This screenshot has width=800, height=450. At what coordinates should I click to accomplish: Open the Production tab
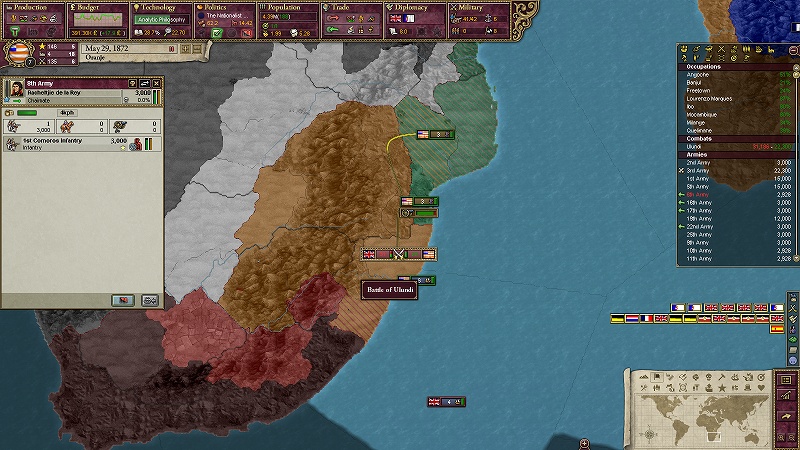point(32,7)
